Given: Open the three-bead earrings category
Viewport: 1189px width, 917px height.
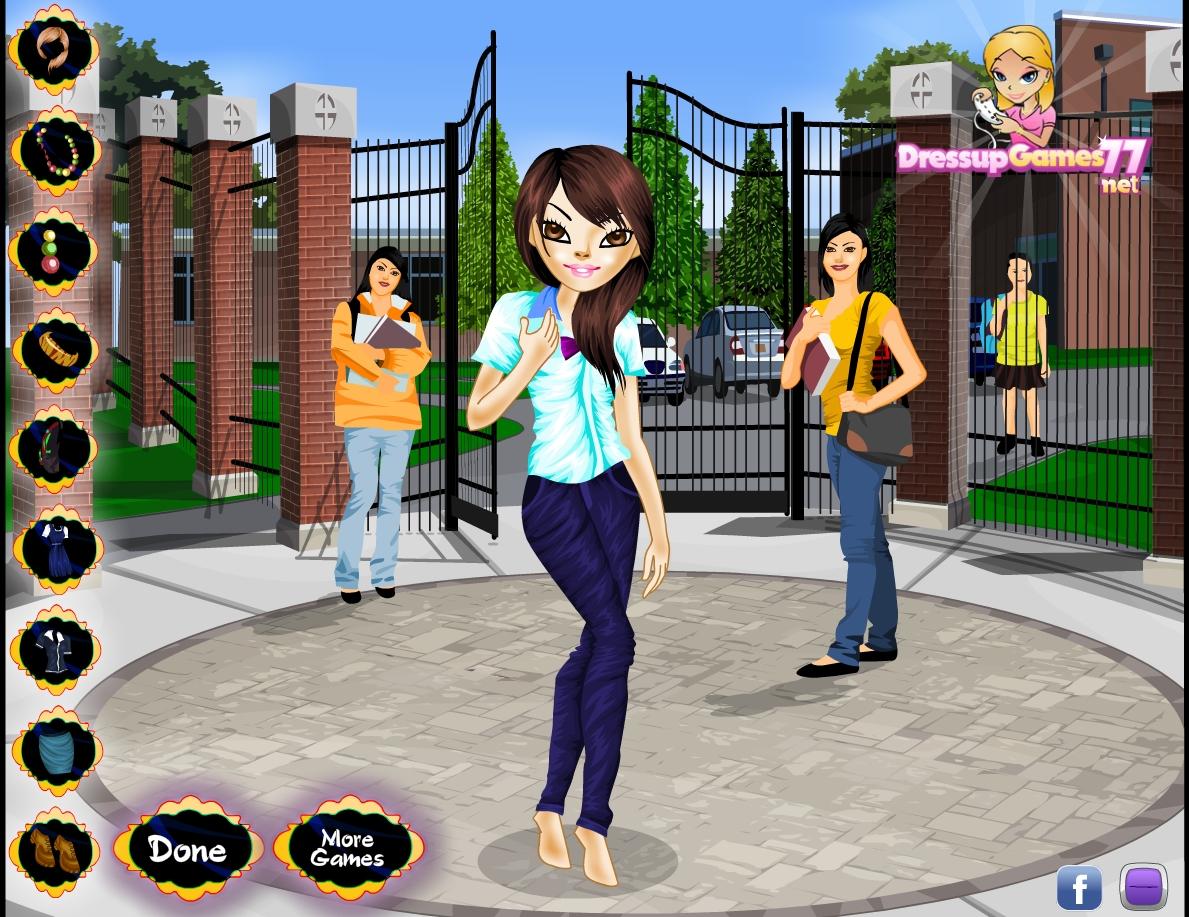Looking at the screenshot, I should 53,250.
